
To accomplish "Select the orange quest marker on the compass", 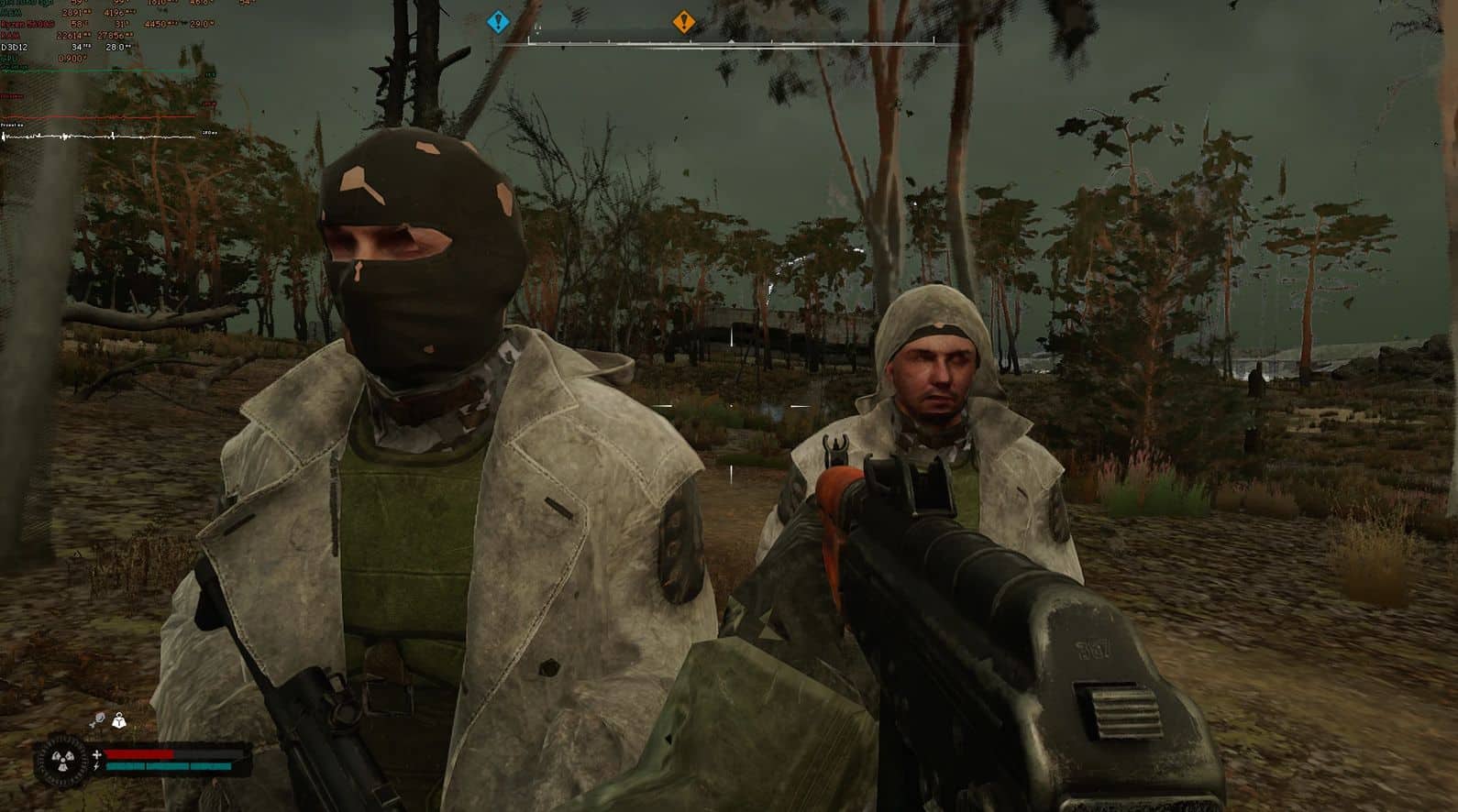I will pos(683,21).
